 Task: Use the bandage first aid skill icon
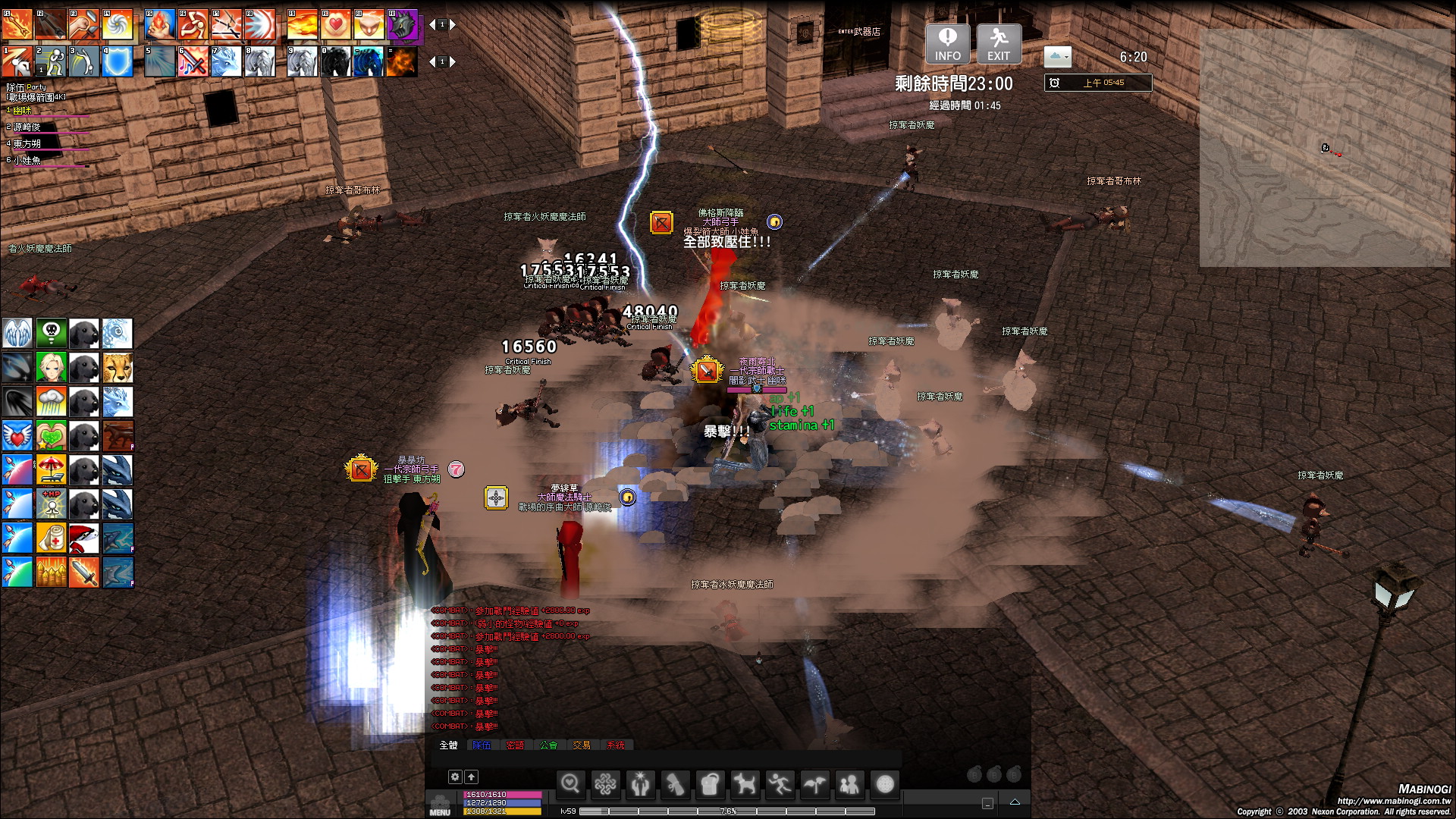(x=51, y=538)
